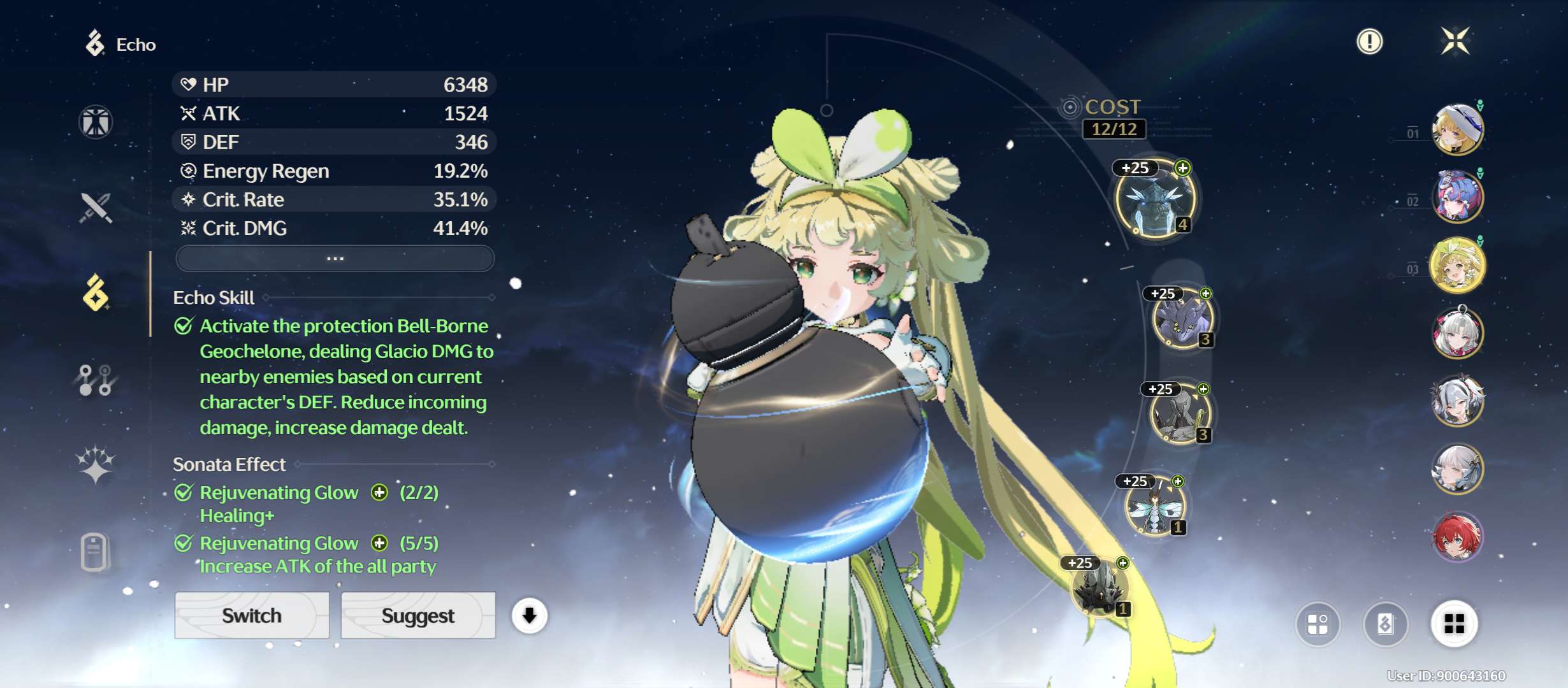Image resolution: width=1568 pixels, height=688 pixels.
Task: Switch to the forte skill tree tab
Action: pos(96,380)
